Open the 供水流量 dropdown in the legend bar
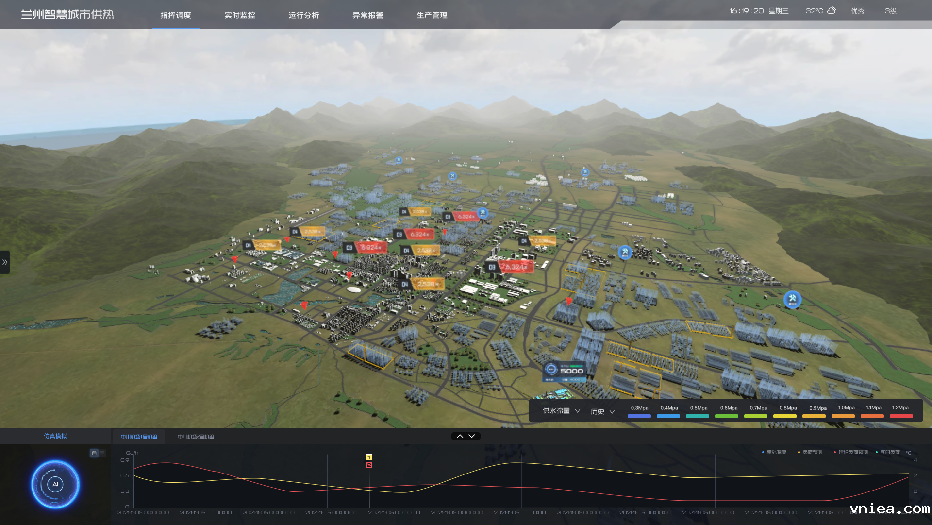 click(x=560, y=411)
